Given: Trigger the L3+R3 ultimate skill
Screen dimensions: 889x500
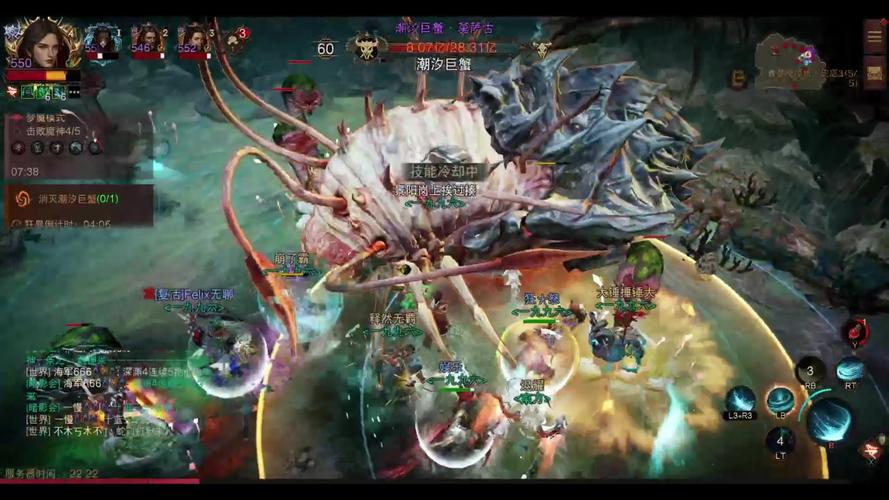Looking at the screenshot, I should coord(741,401).
